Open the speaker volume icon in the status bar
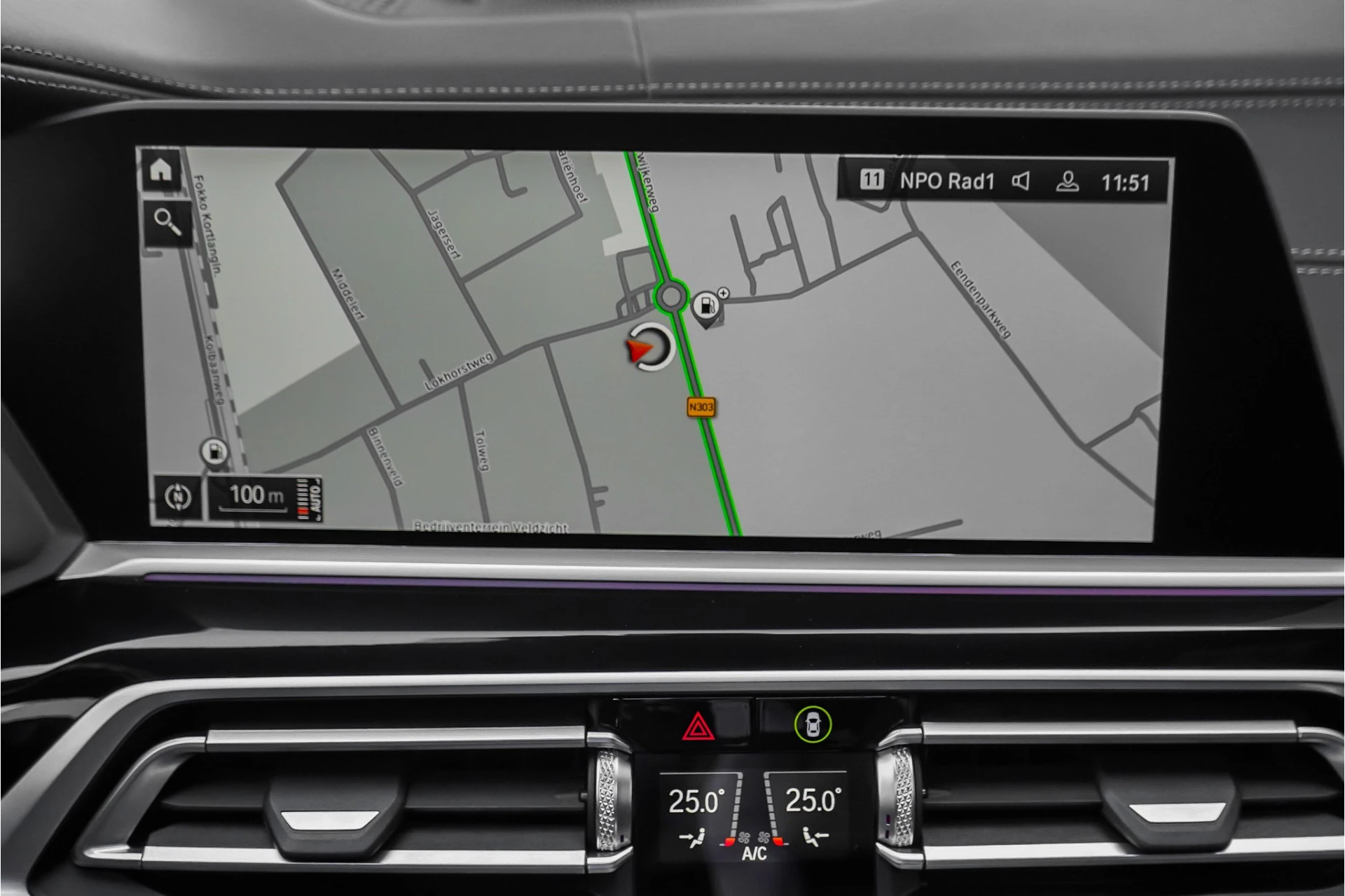 1021,181
